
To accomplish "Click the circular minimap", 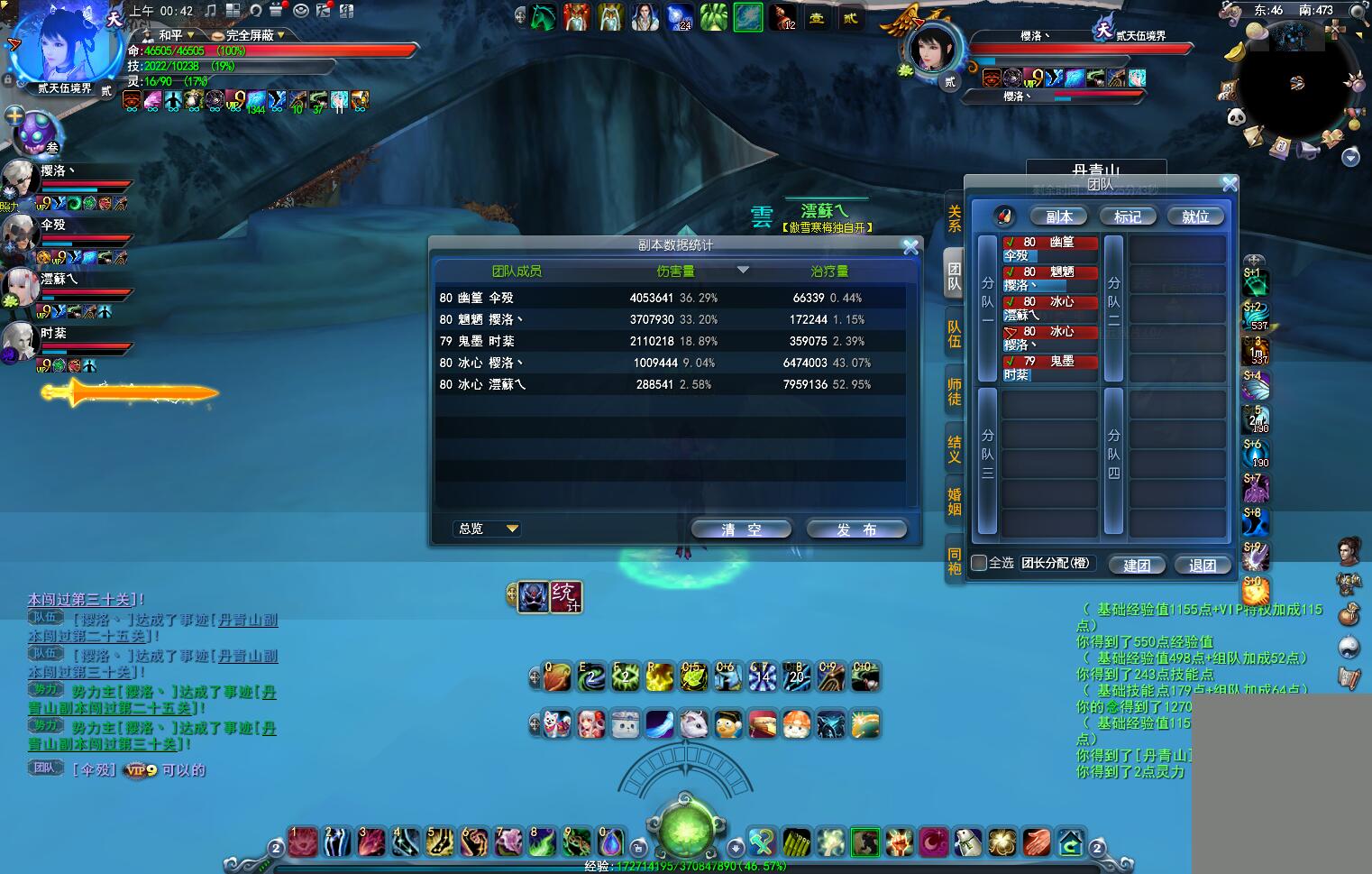I will (1295, 83).
